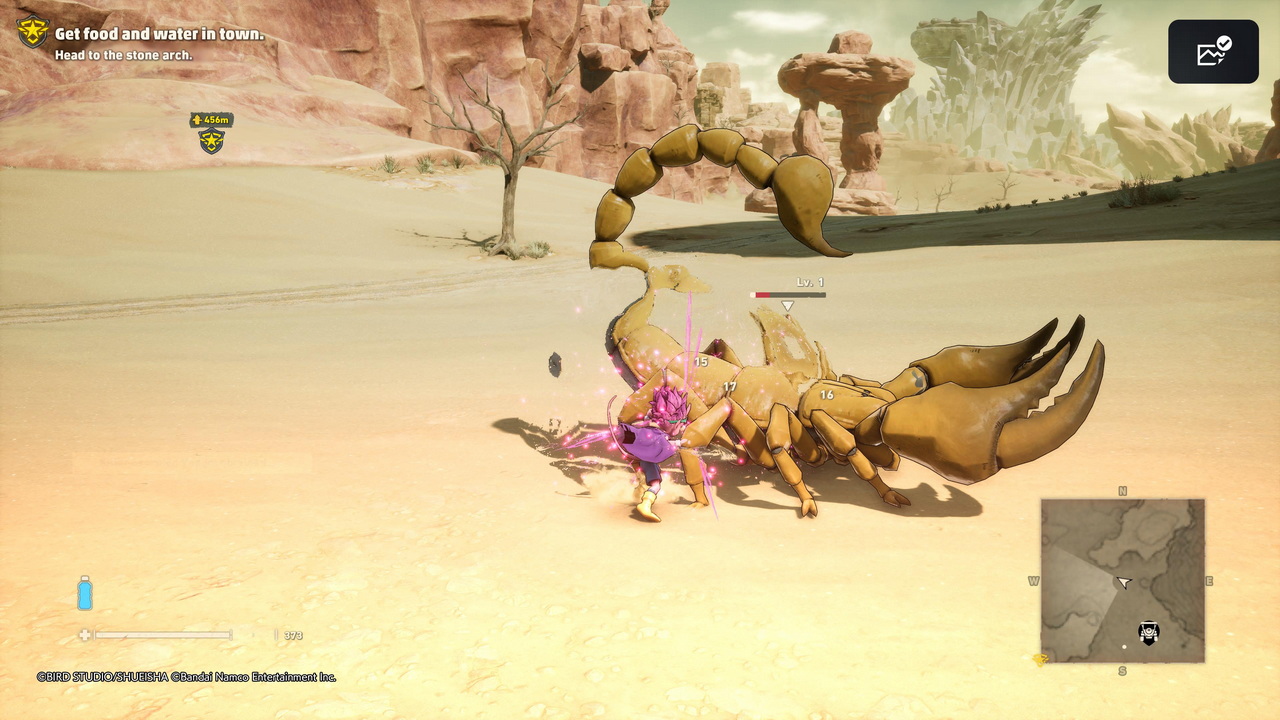The image size is (1280, 720).
Task: Use the blue water bottle icon
Action: 85,593
